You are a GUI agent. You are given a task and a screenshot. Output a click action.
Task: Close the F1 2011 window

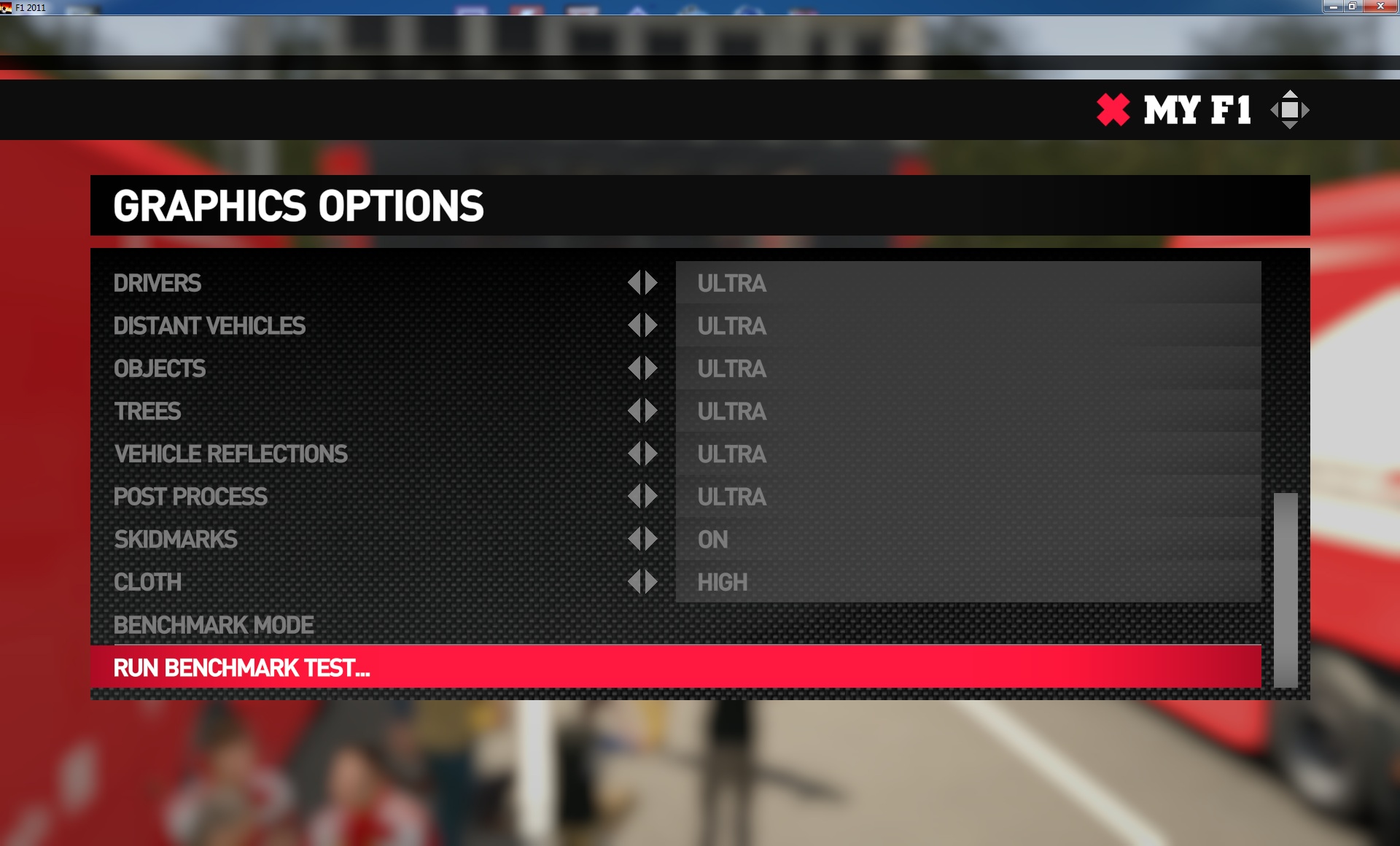pyautogui.click(x=1380, y=7)
